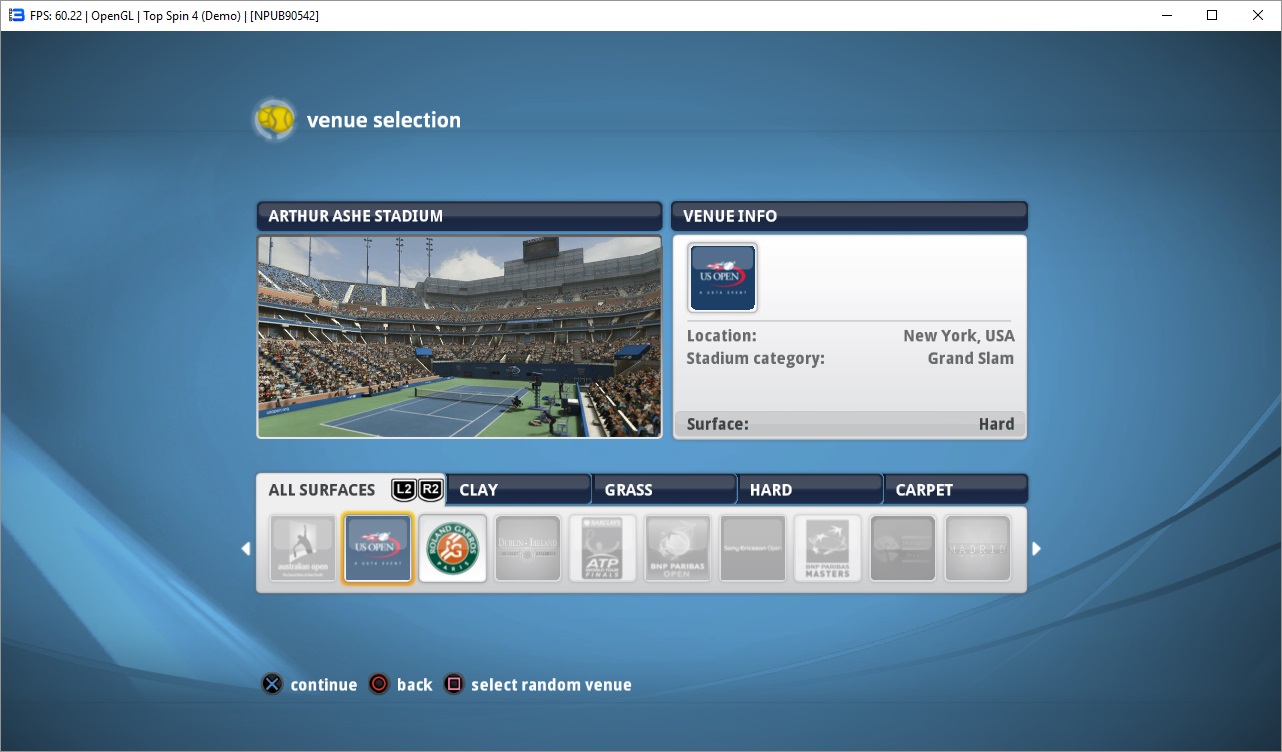Continue with the selected venue
1282x752 pixels.
coord(310,685)
